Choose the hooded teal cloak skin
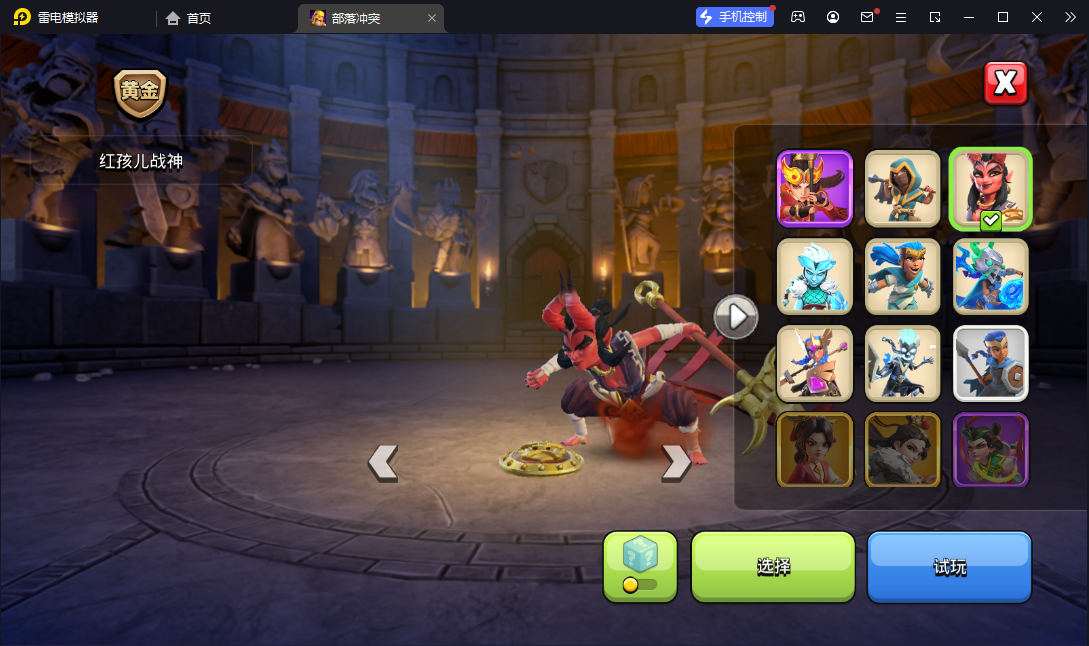 click(x=902, y=188)
